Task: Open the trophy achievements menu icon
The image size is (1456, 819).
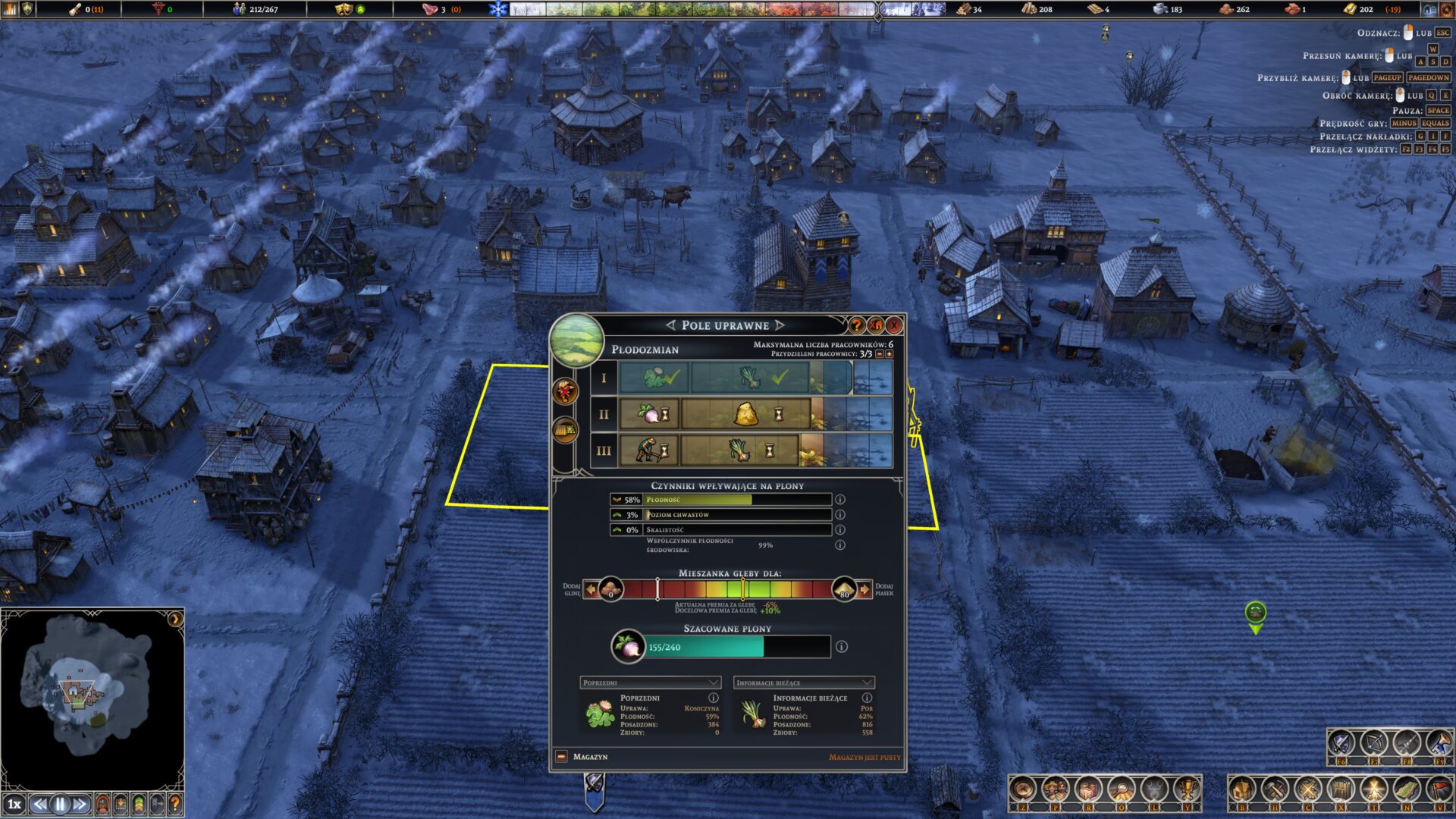Action: [x=1186, y=790]
